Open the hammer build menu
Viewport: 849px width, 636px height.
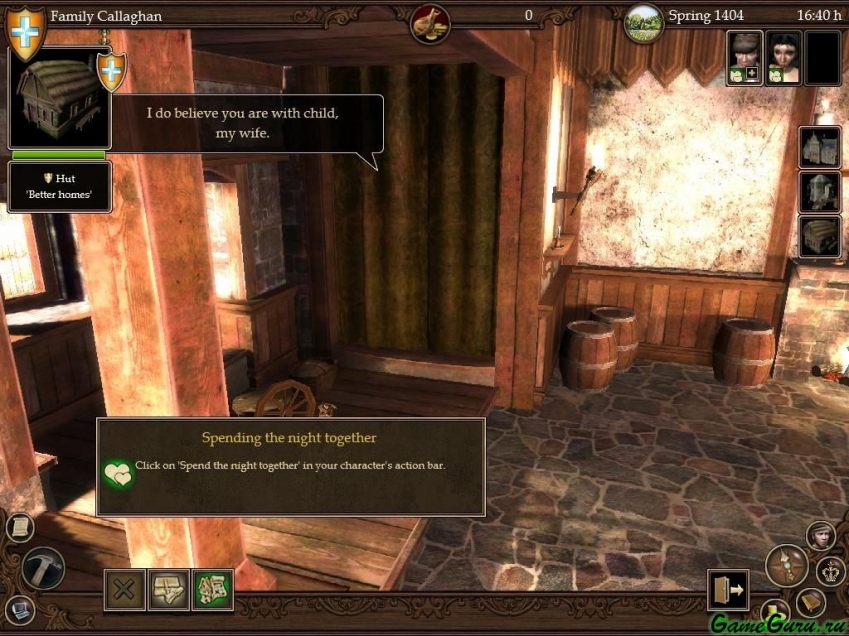42,567
